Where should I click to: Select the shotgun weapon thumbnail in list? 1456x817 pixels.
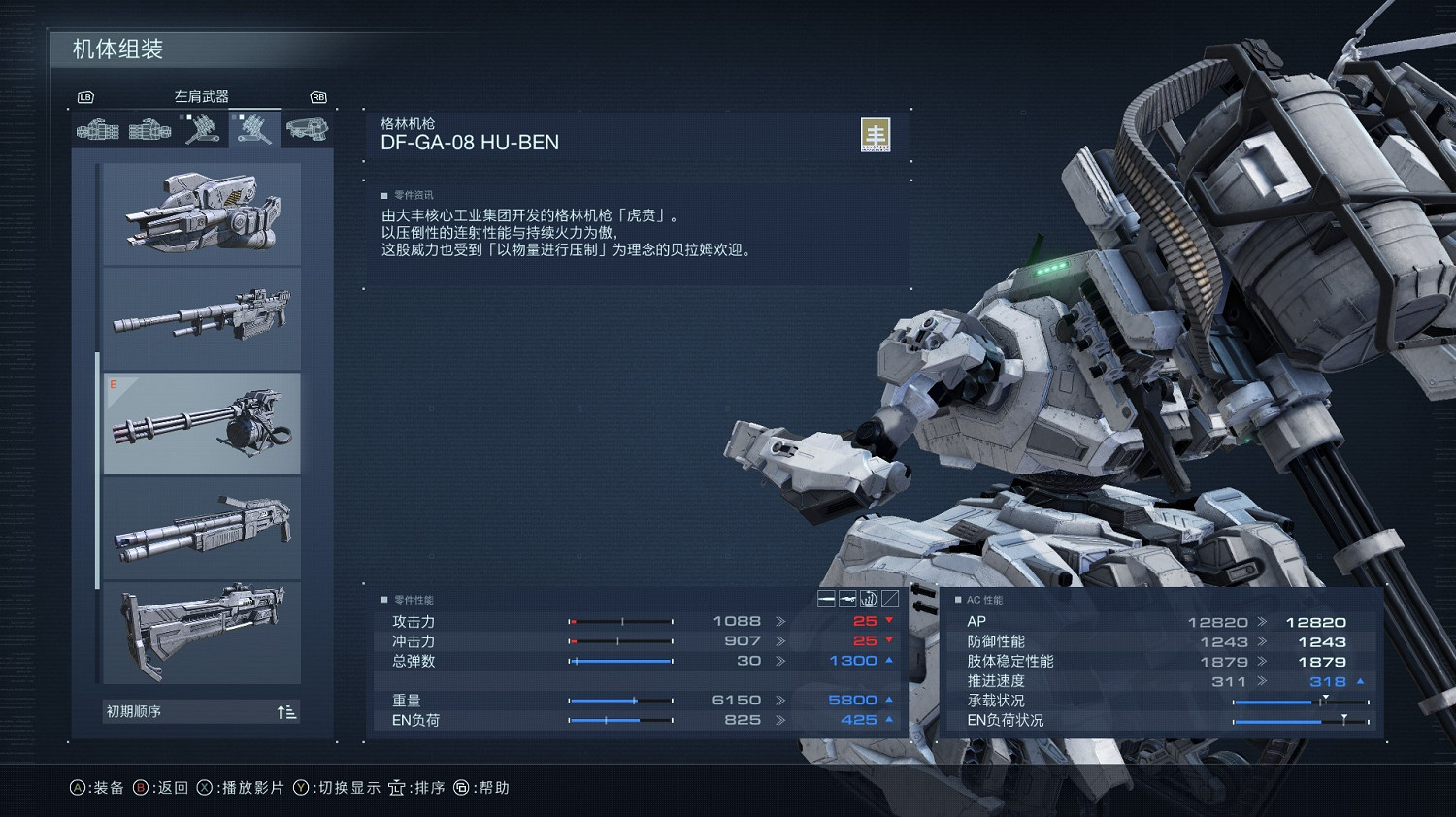[x=201, y=528]
